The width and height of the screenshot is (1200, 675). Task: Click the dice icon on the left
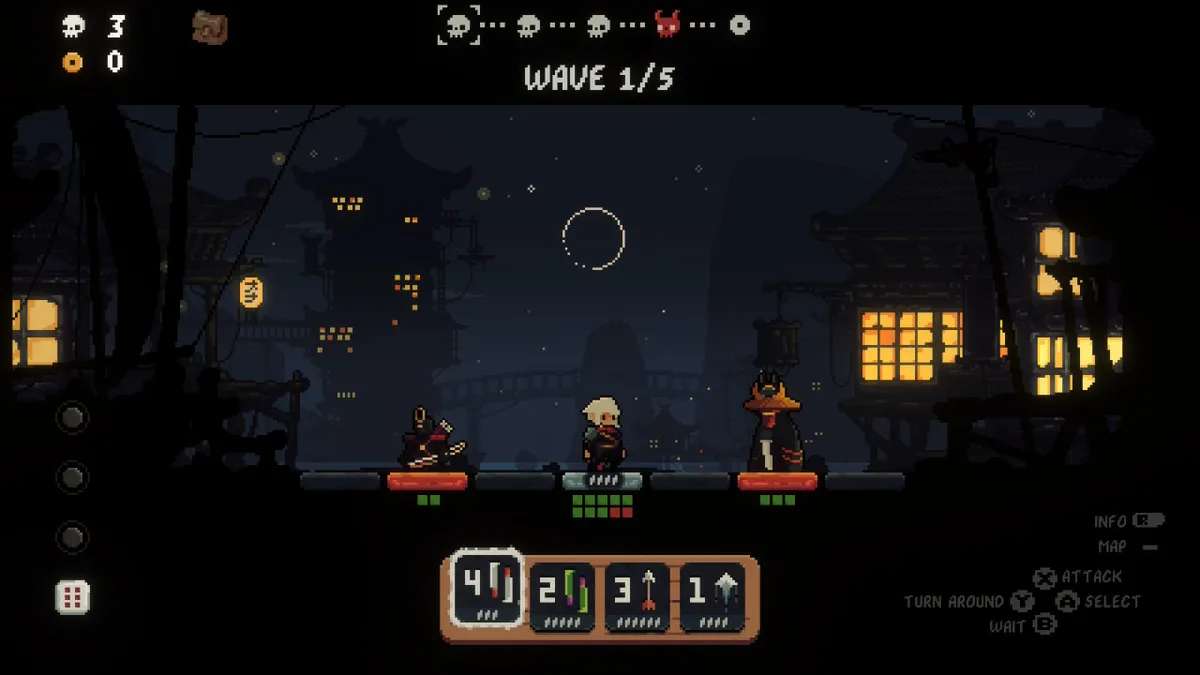click(x=72, y=597)
